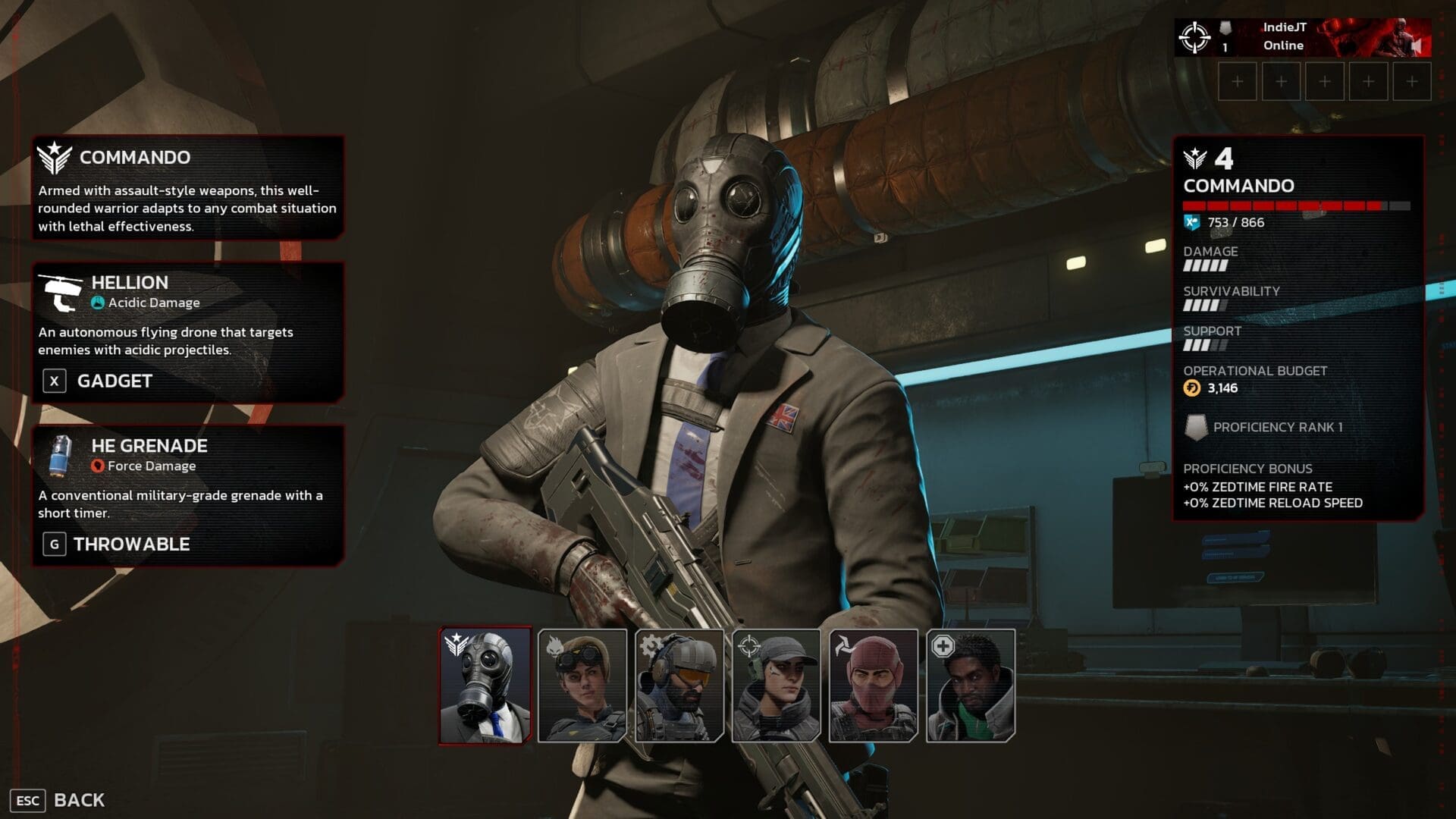Image resolution: width=1456 pixels, height=819 pixels.
Task: Open the HE Grenade throwable panel
Action: point(187,494)
